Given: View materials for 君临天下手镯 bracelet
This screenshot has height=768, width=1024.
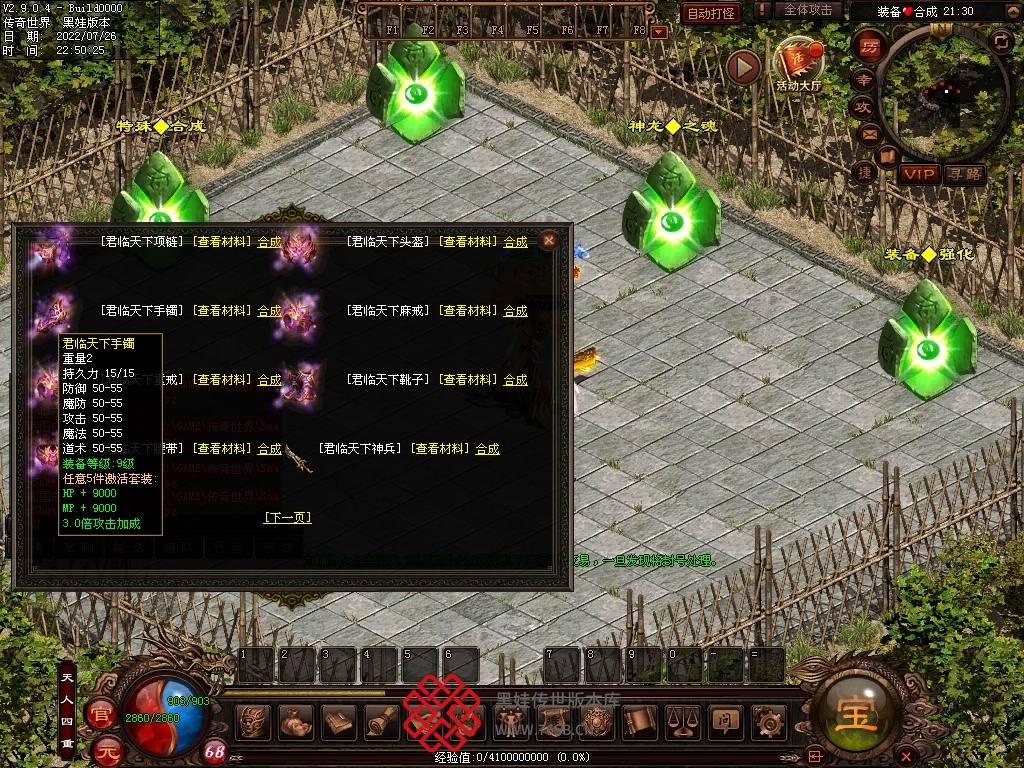Looking at the screenshot, I should [221, 311].
